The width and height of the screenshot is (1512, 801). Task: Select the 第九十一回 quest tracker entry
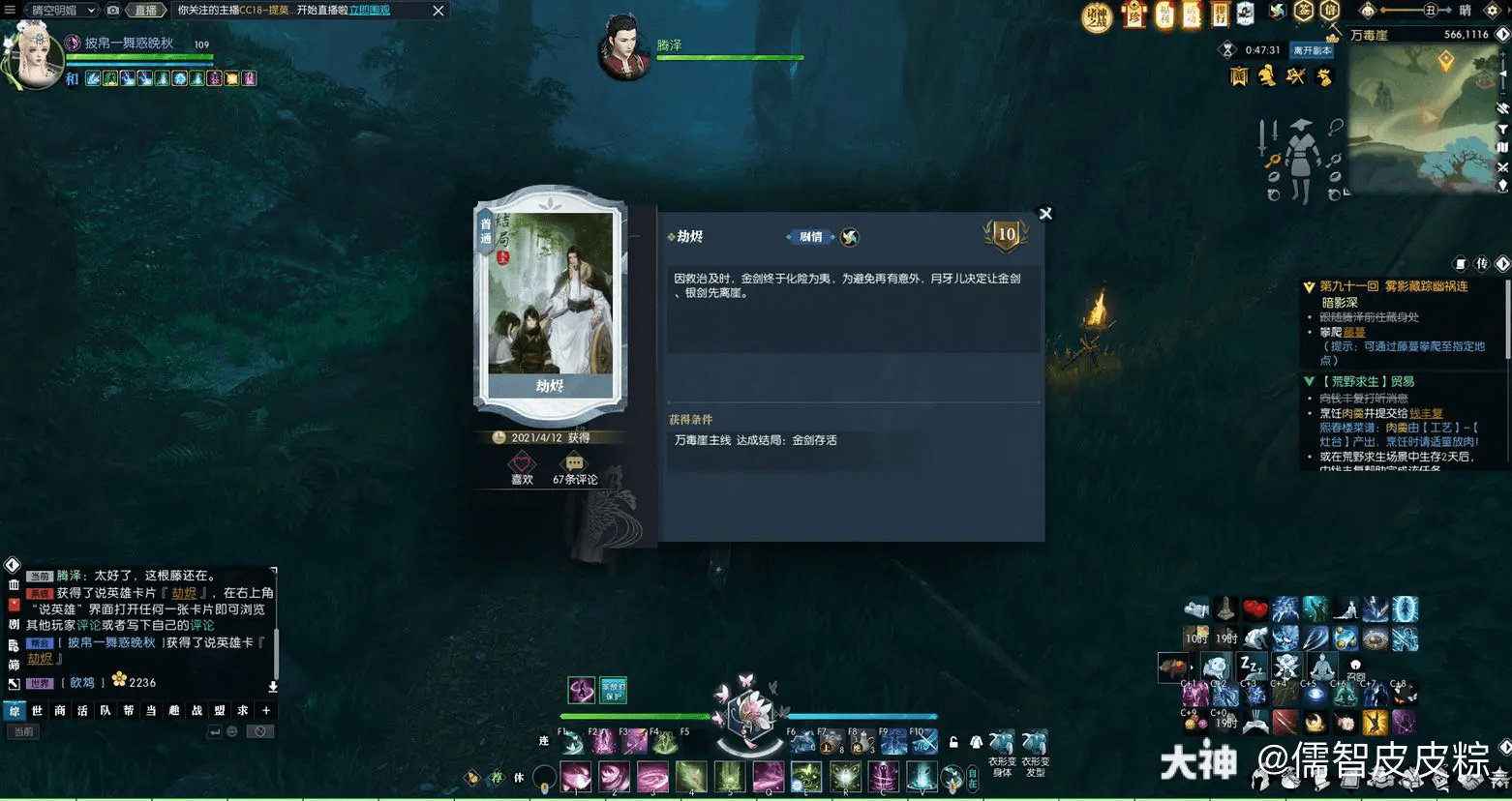[1393, 286]
